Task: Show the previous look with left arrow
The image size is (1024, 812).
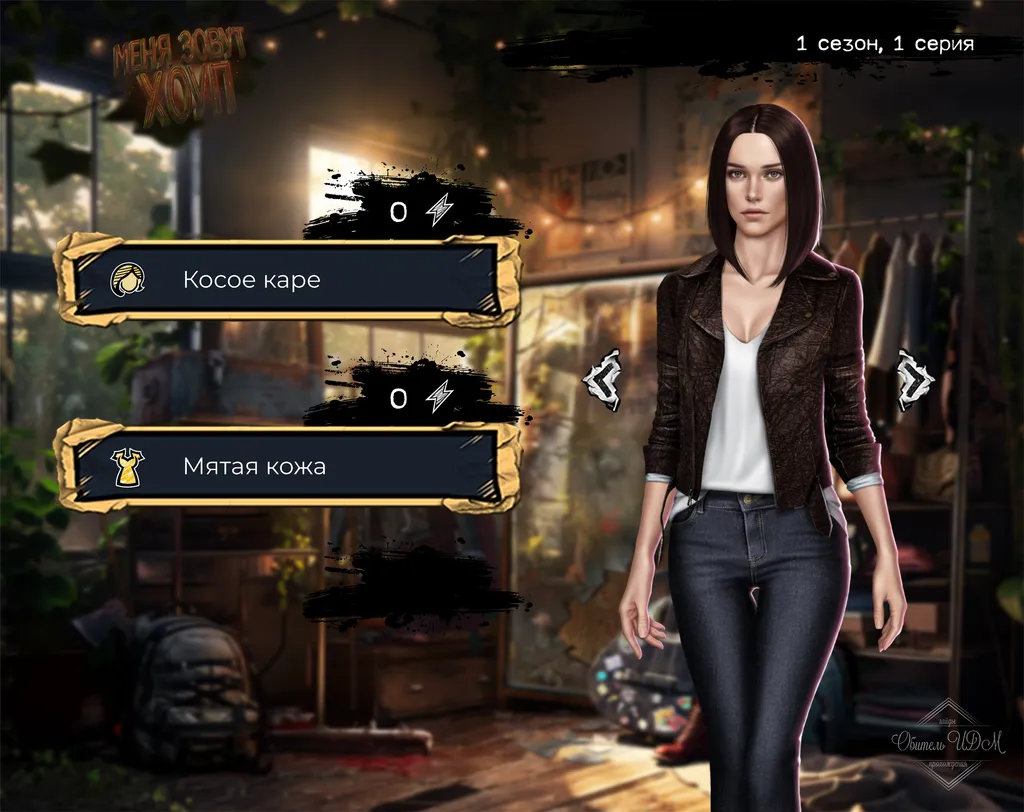Action: (604, 379)
